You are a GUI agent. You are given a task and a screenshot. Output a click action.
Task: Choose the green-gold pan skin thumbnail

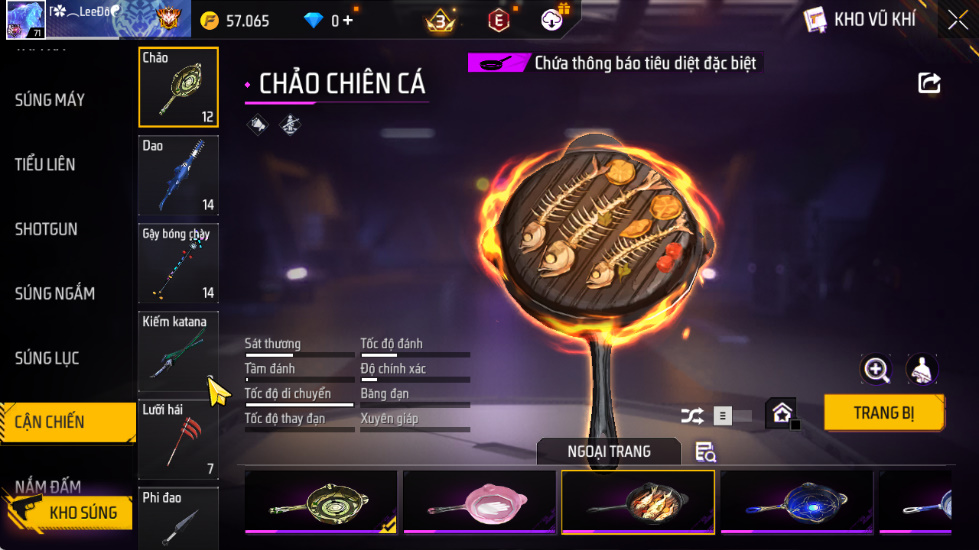[x=320, y=502]
